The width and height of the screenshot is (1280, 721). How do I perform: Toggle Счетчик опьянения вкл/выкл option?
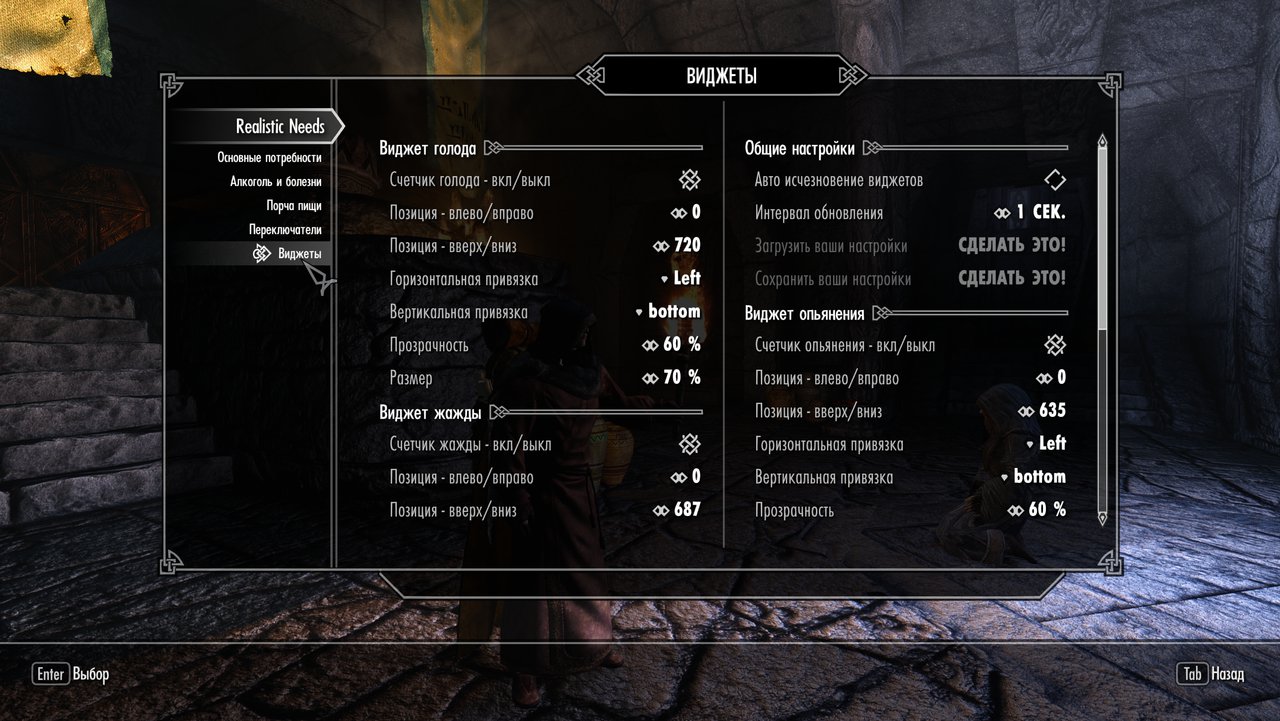[x=1054, y=345]
